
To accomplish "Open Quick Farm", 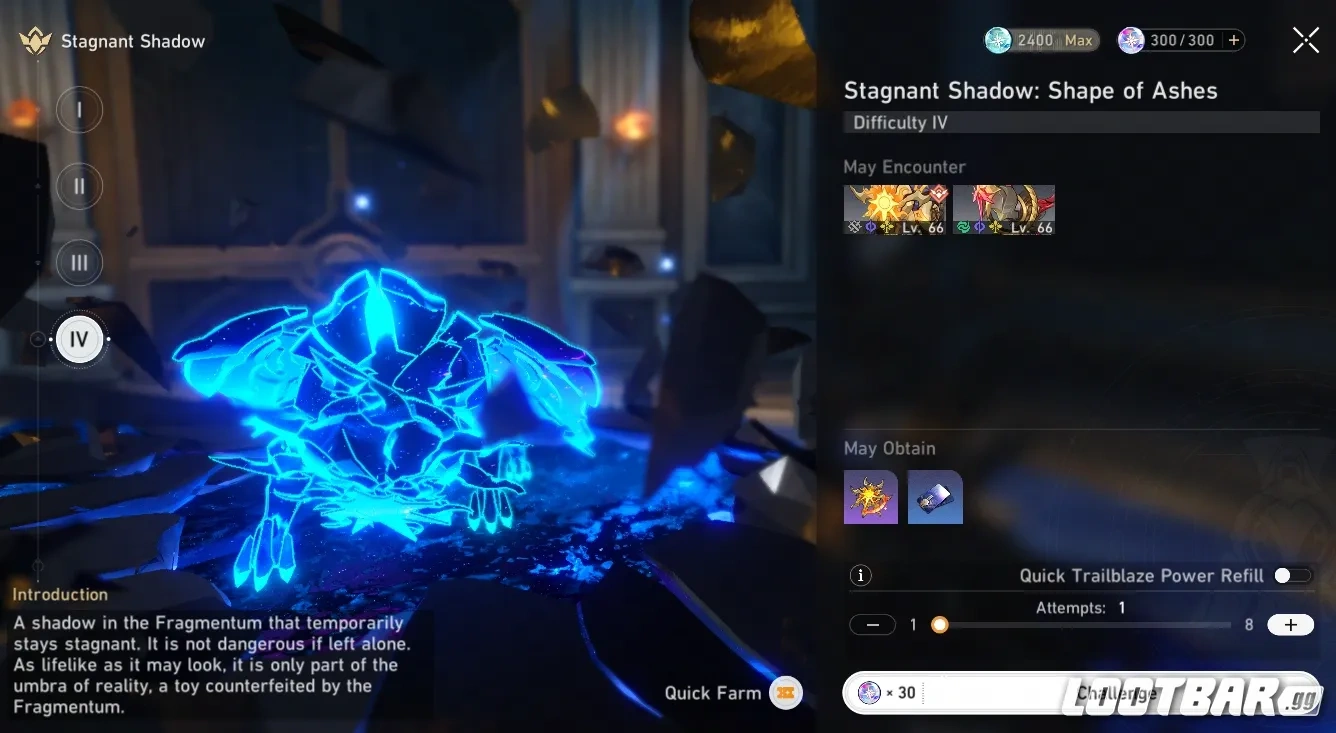I will tap(785, 693).
